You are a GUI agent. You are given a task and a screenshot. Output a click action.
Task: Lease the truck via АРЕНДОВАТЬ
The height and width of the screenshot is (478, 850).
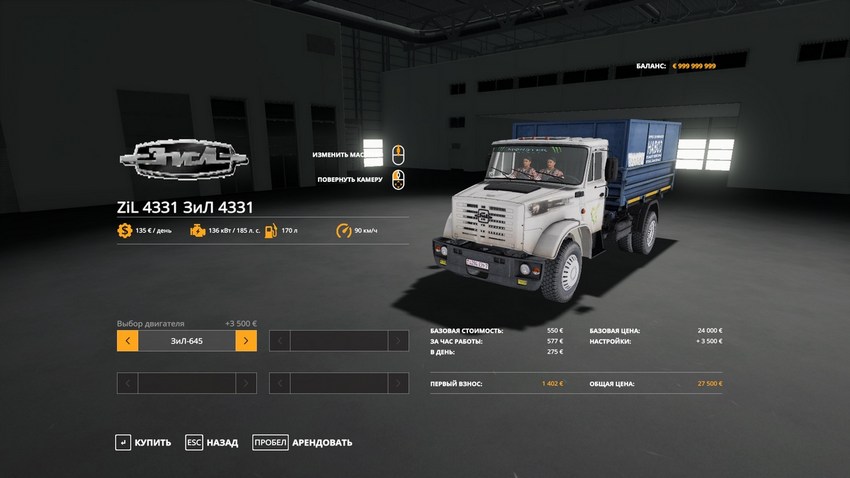click(302, 442)
